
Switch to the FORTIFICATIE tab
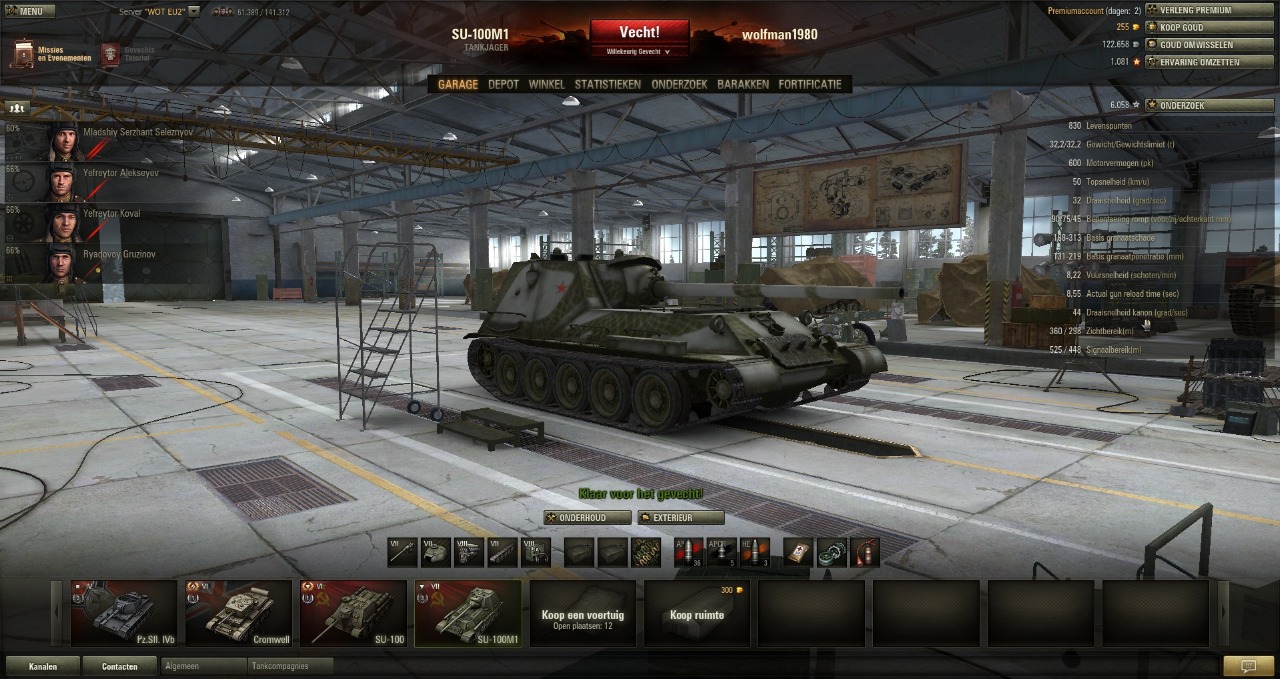coord(810,85)
